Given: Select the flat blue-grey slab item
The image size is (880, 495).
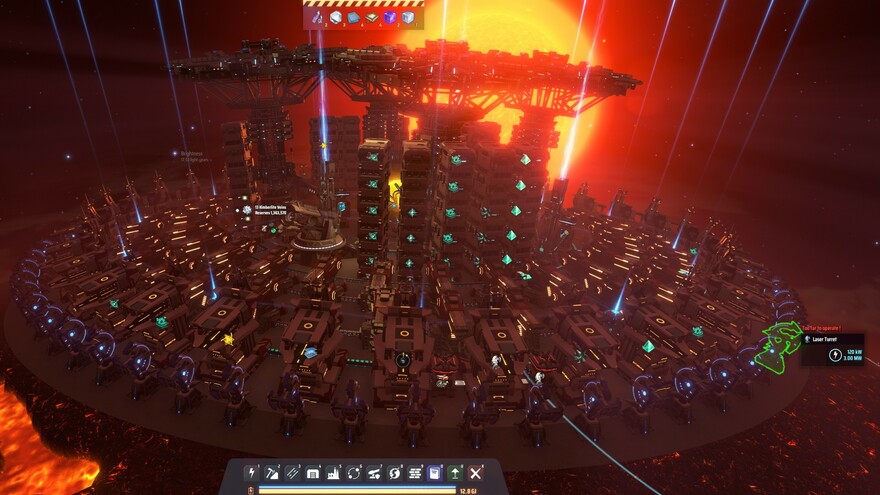Looking at the screenshot, I should coord(354,17).
